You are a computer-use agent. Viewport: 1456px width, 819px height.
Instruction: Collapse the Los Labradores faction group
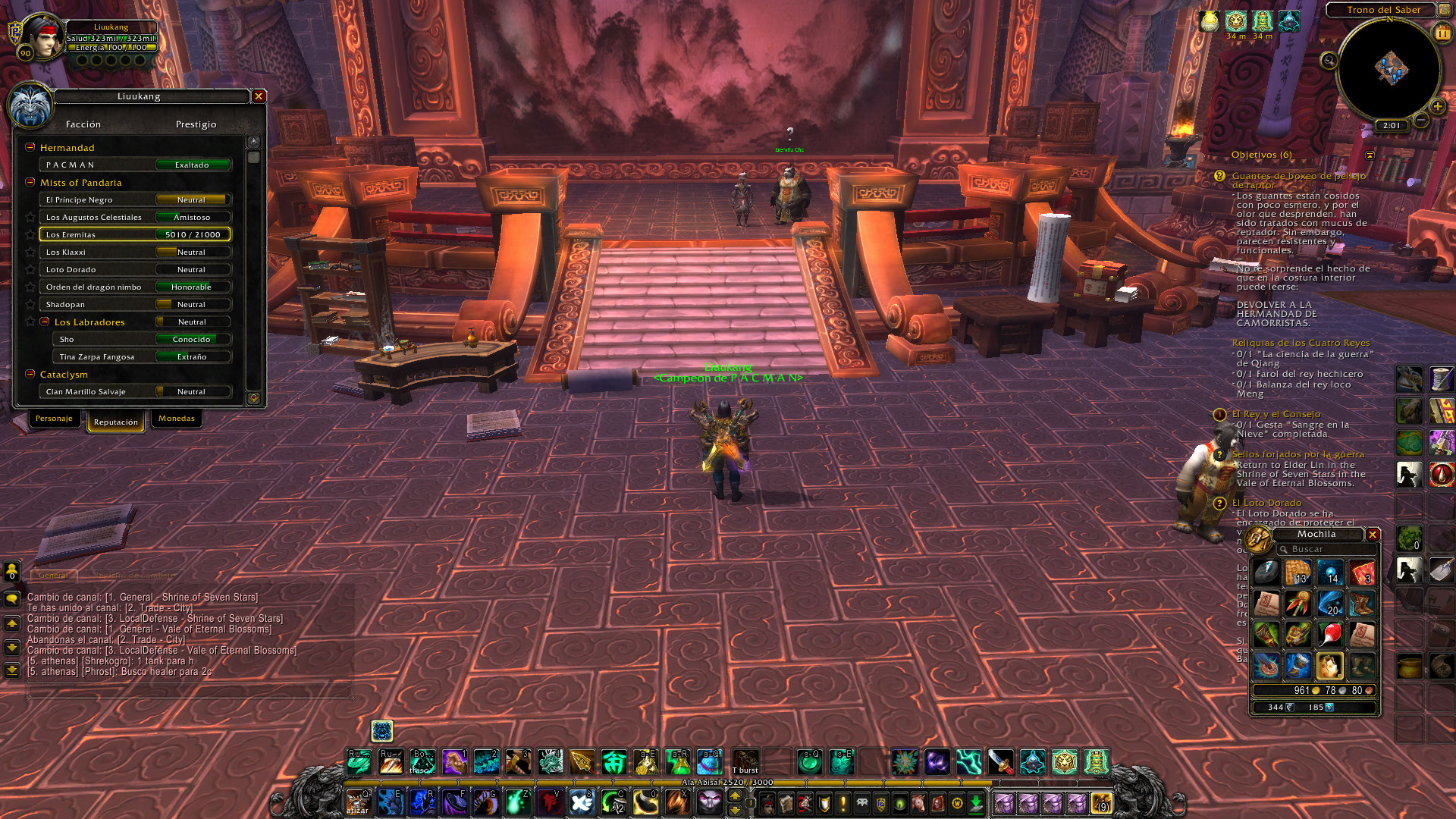pos(45,322)
